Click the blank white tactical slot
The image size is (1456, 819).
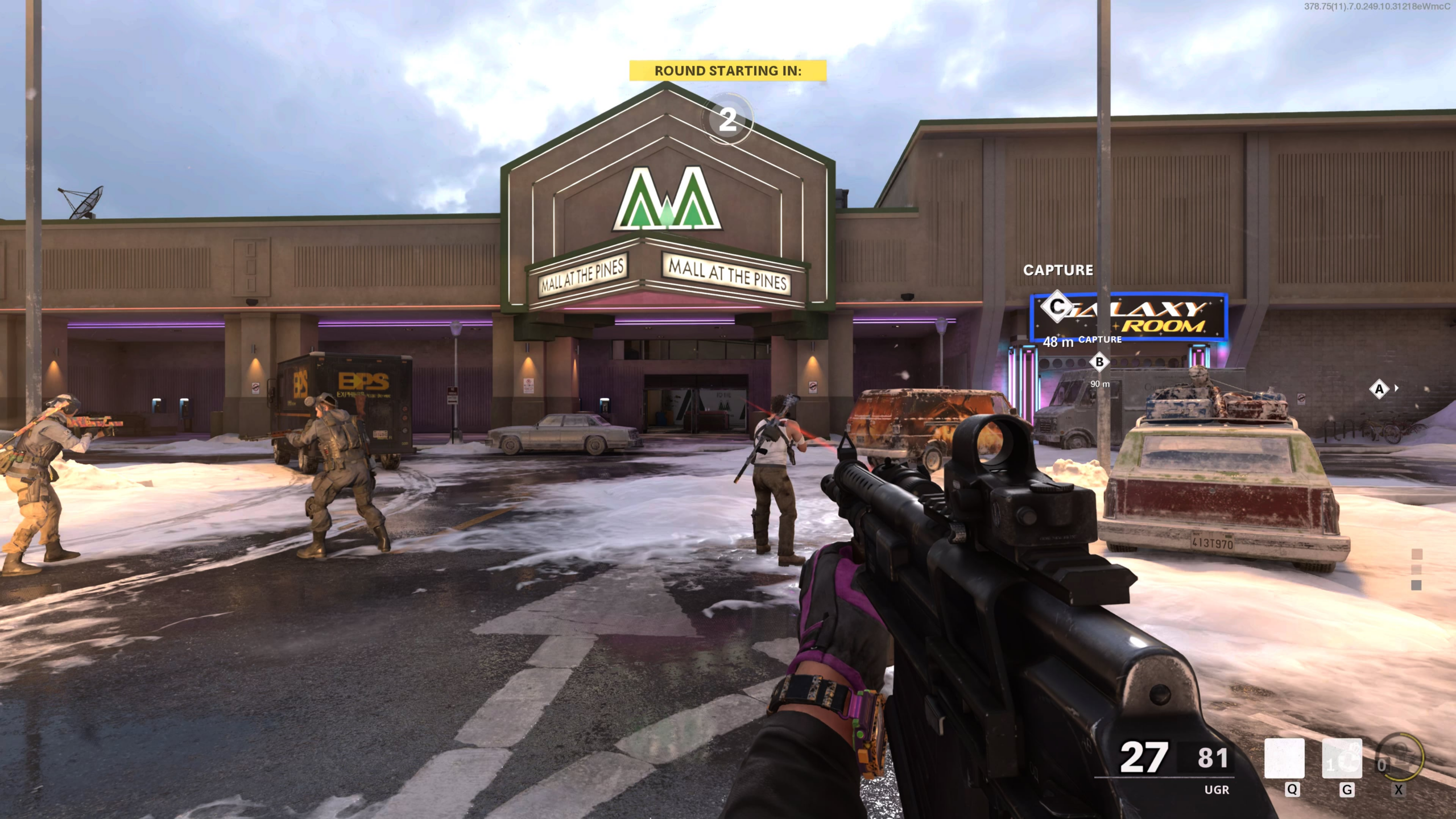[1284, 758]
